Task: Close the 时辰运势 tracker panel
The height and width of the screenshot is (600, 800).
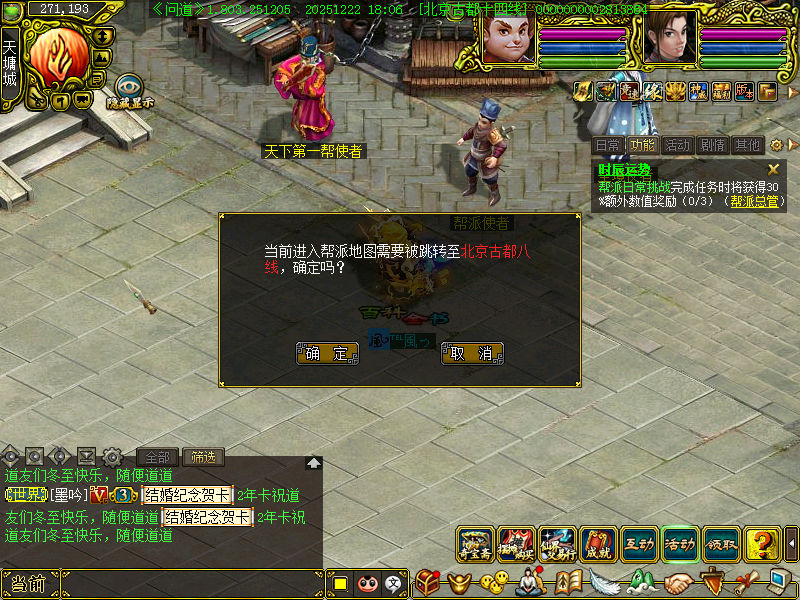Action: click(x=773, y=170)
